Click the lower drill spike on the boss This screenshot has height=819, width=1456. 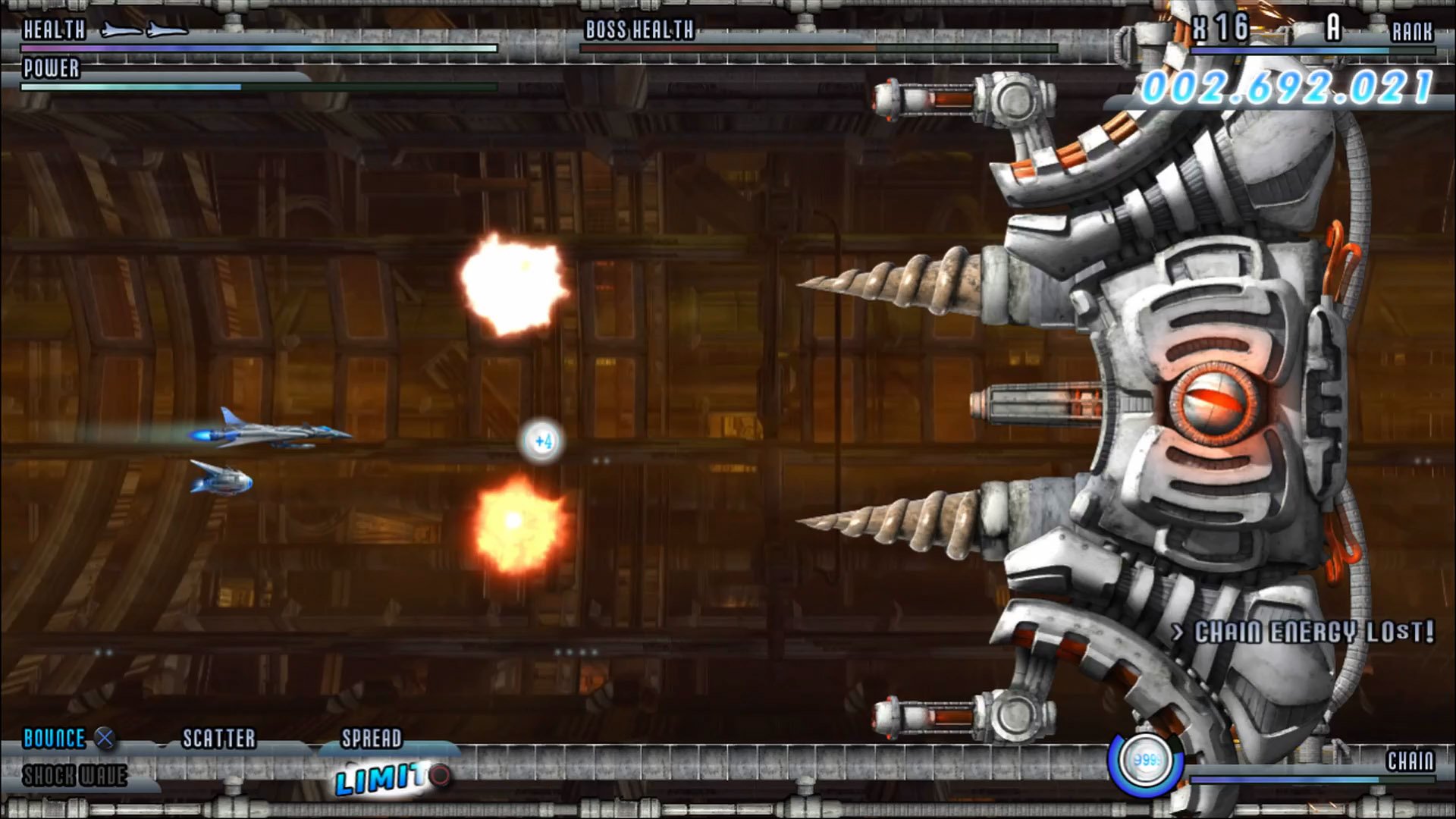coord(902,519)
